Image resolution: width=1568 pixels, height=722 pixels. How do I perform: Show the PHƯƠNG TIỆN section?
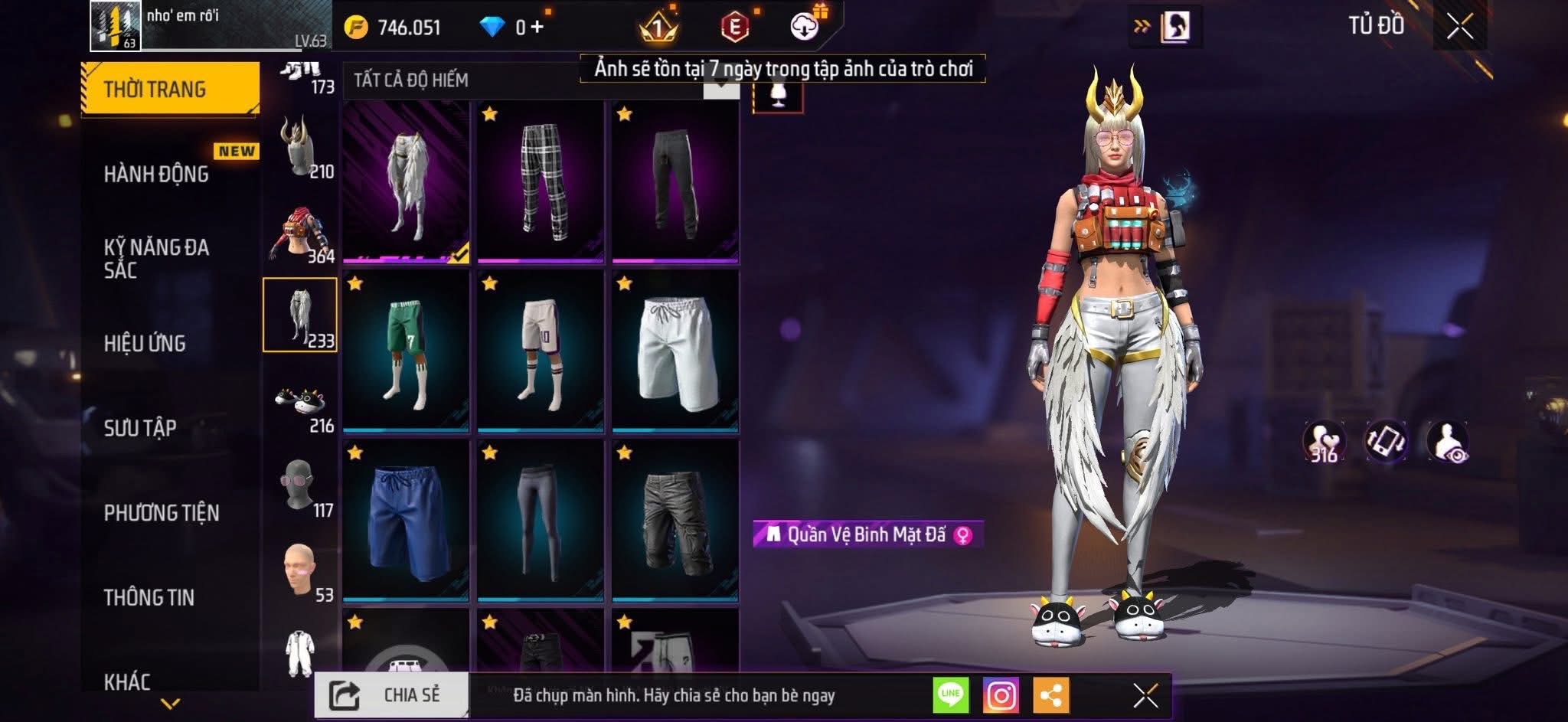pos(162,512)
